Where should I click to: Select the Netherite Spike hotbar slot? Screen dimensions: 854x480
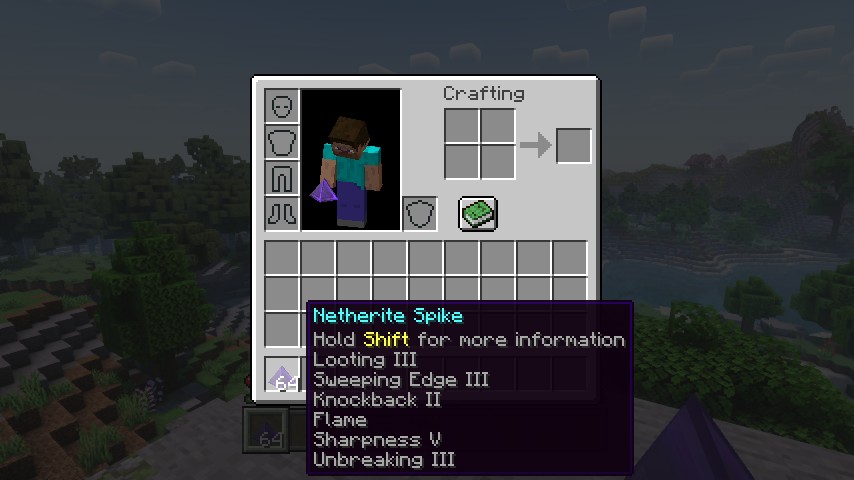click(283, 375)
